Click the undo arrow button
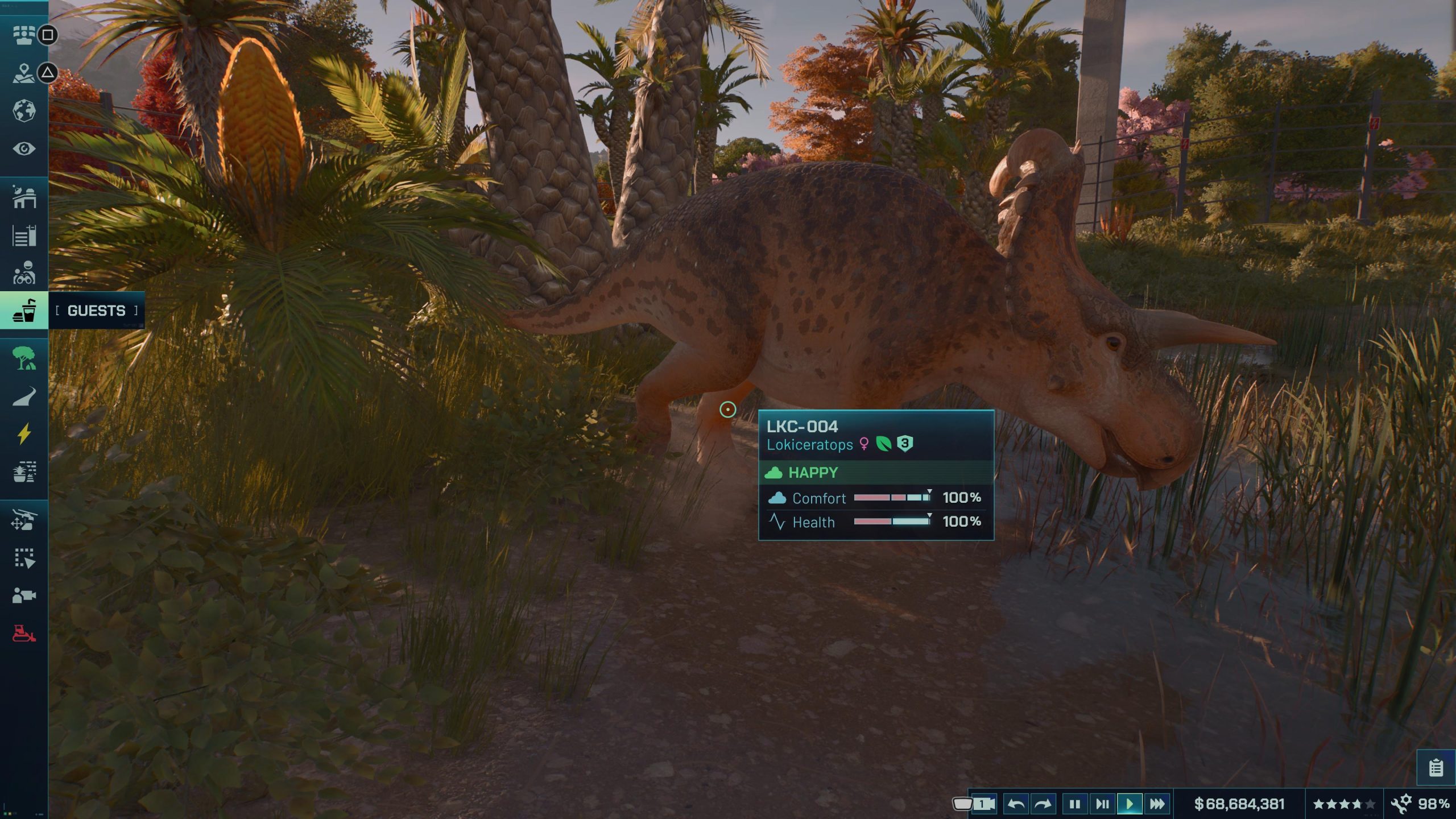 (x=1016, y=804)
